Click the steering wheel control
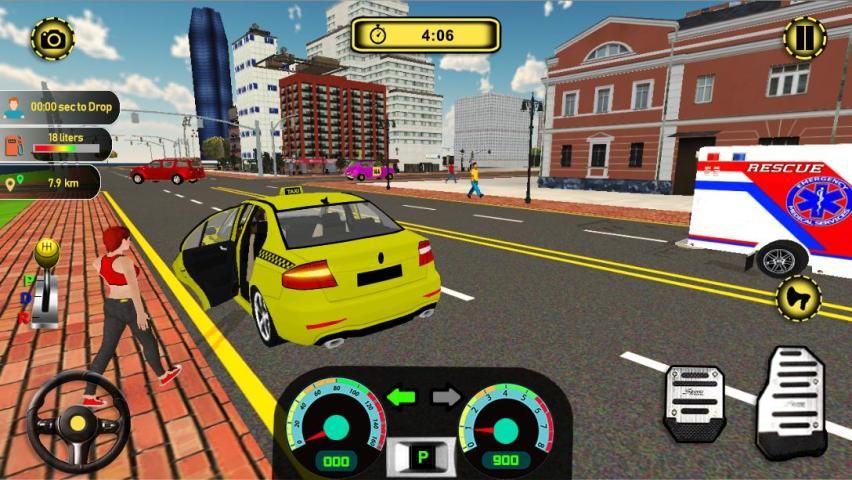Image resolution: width=852 pixels, height=480 pixels. coord(78,422)
